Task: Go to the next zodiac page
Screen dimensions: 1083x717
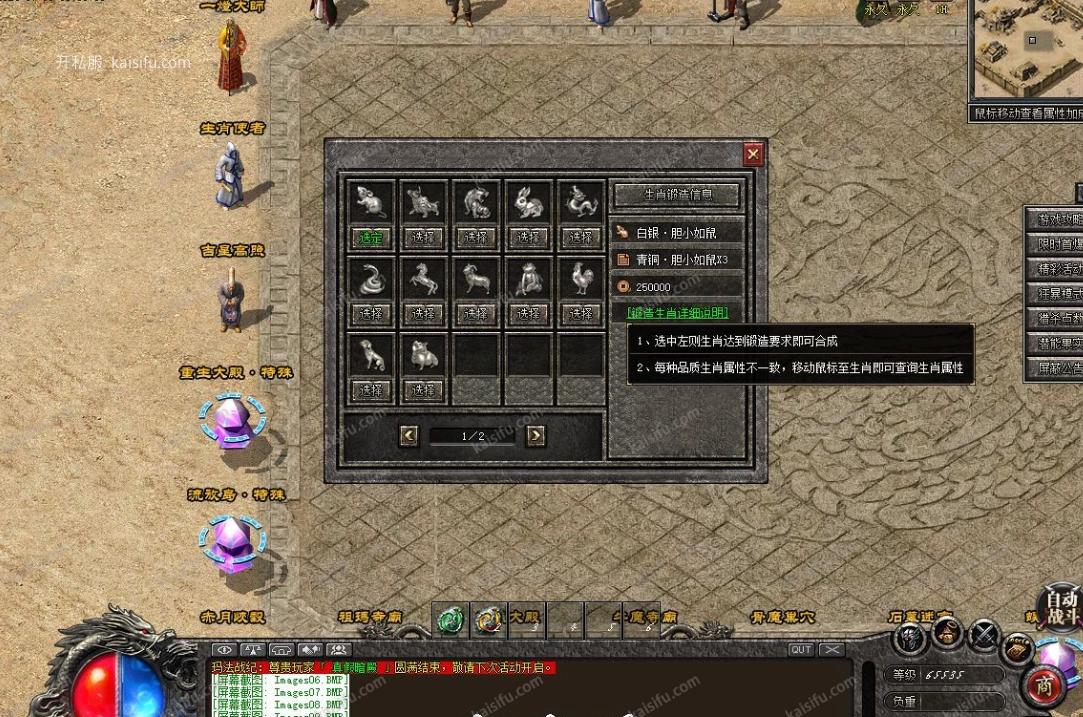Action: [x=536, y=435]
